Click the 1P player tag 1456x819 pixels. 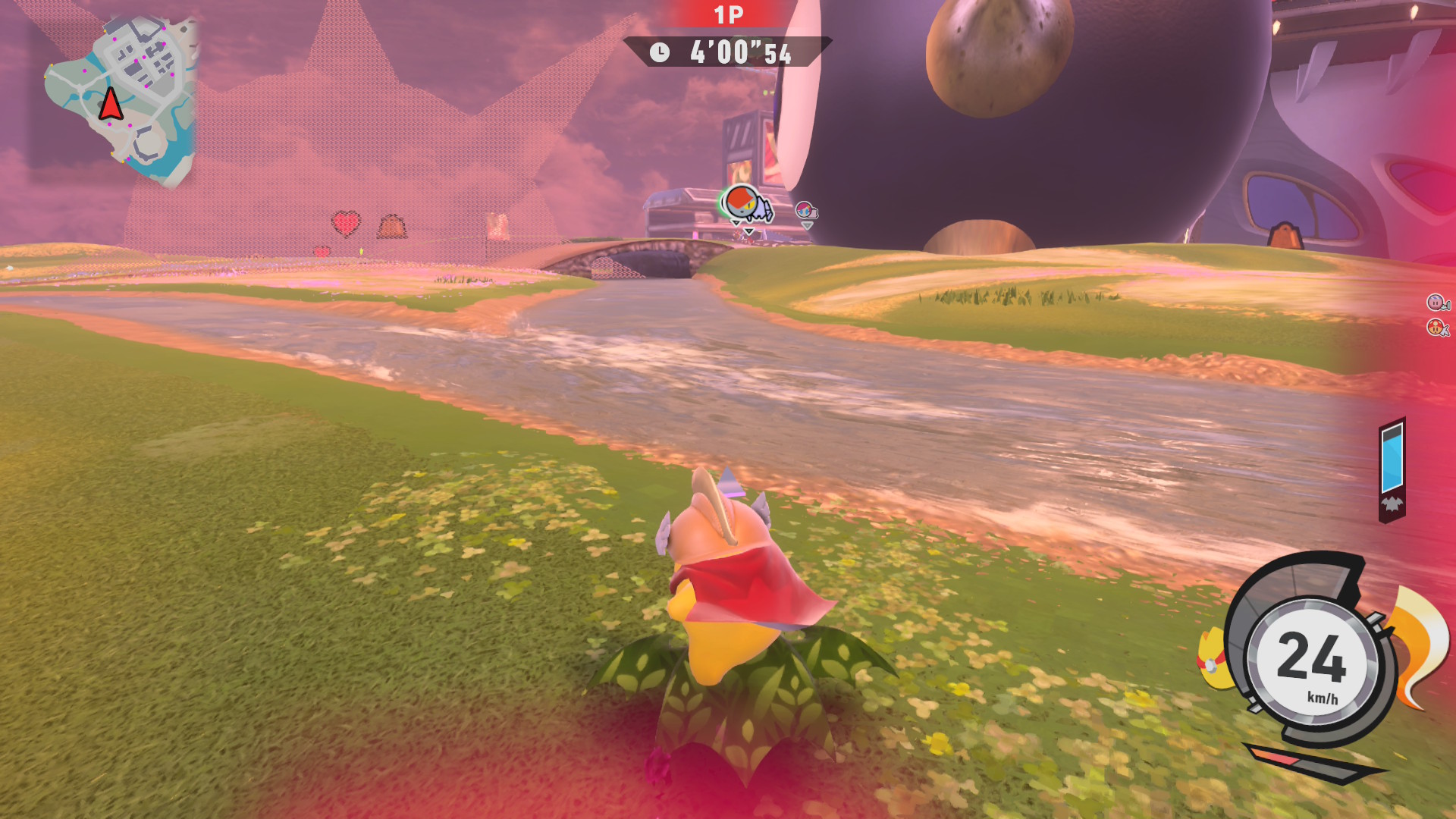click(x=728, y=15)
